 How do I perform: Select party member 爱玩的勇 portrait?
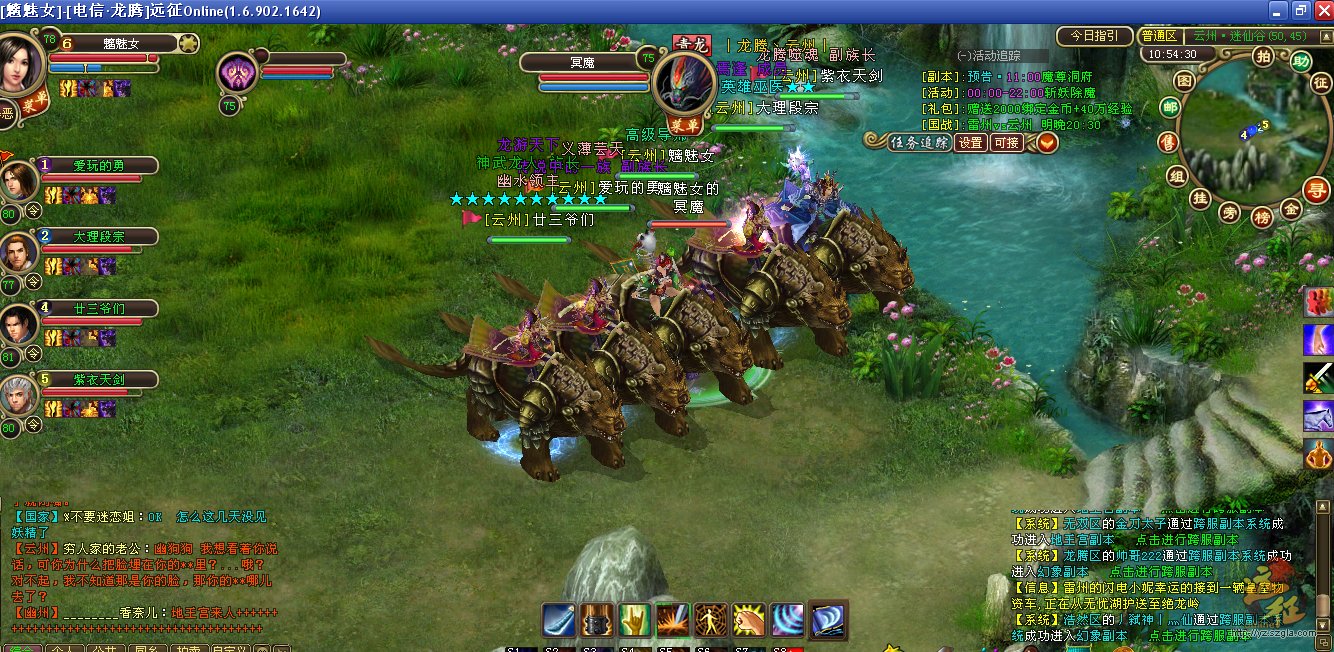pyautogui.click(x=19, y=180)
